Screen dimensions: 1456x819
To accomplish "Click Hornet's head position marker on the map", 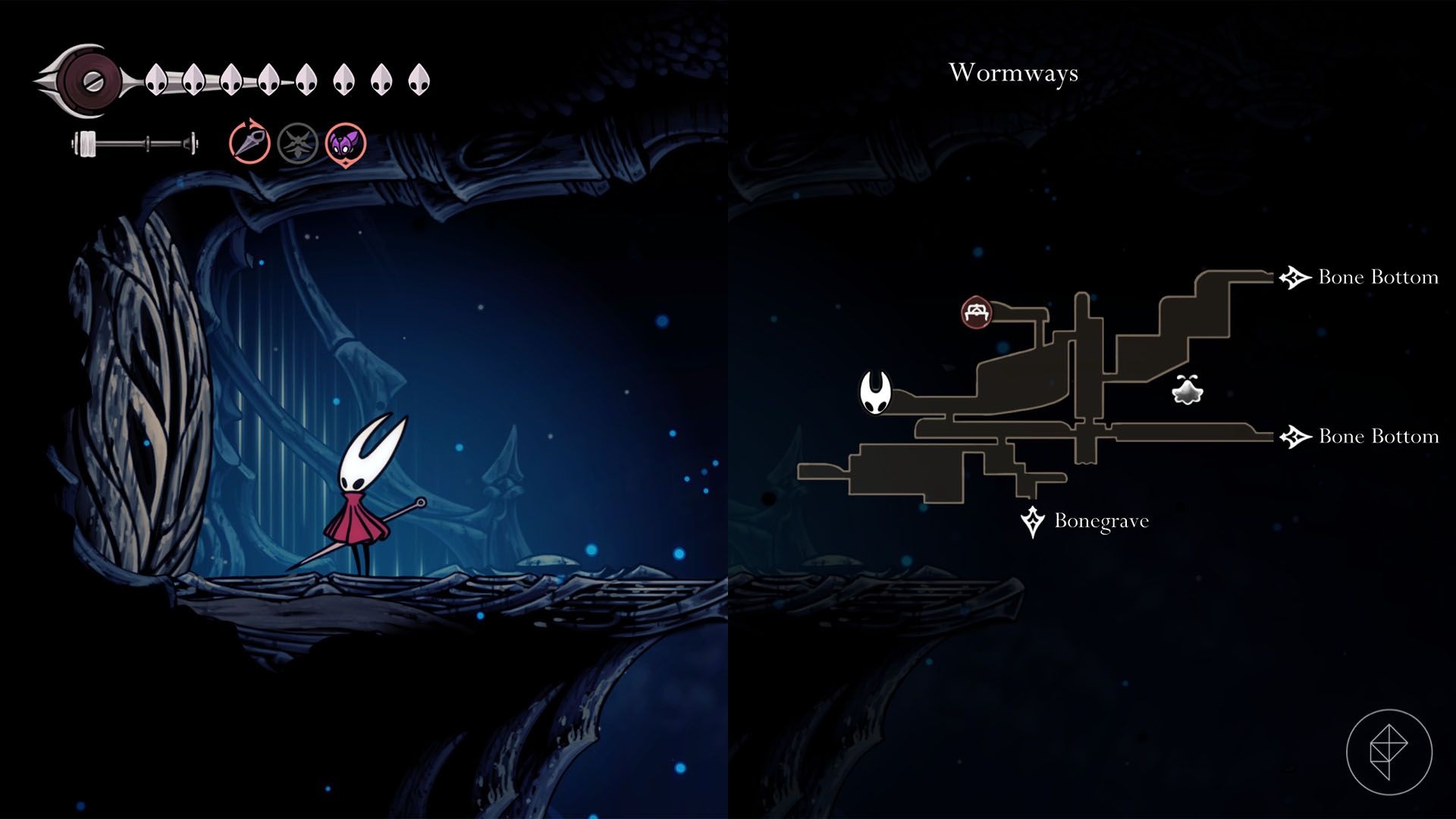I will 875,393.
